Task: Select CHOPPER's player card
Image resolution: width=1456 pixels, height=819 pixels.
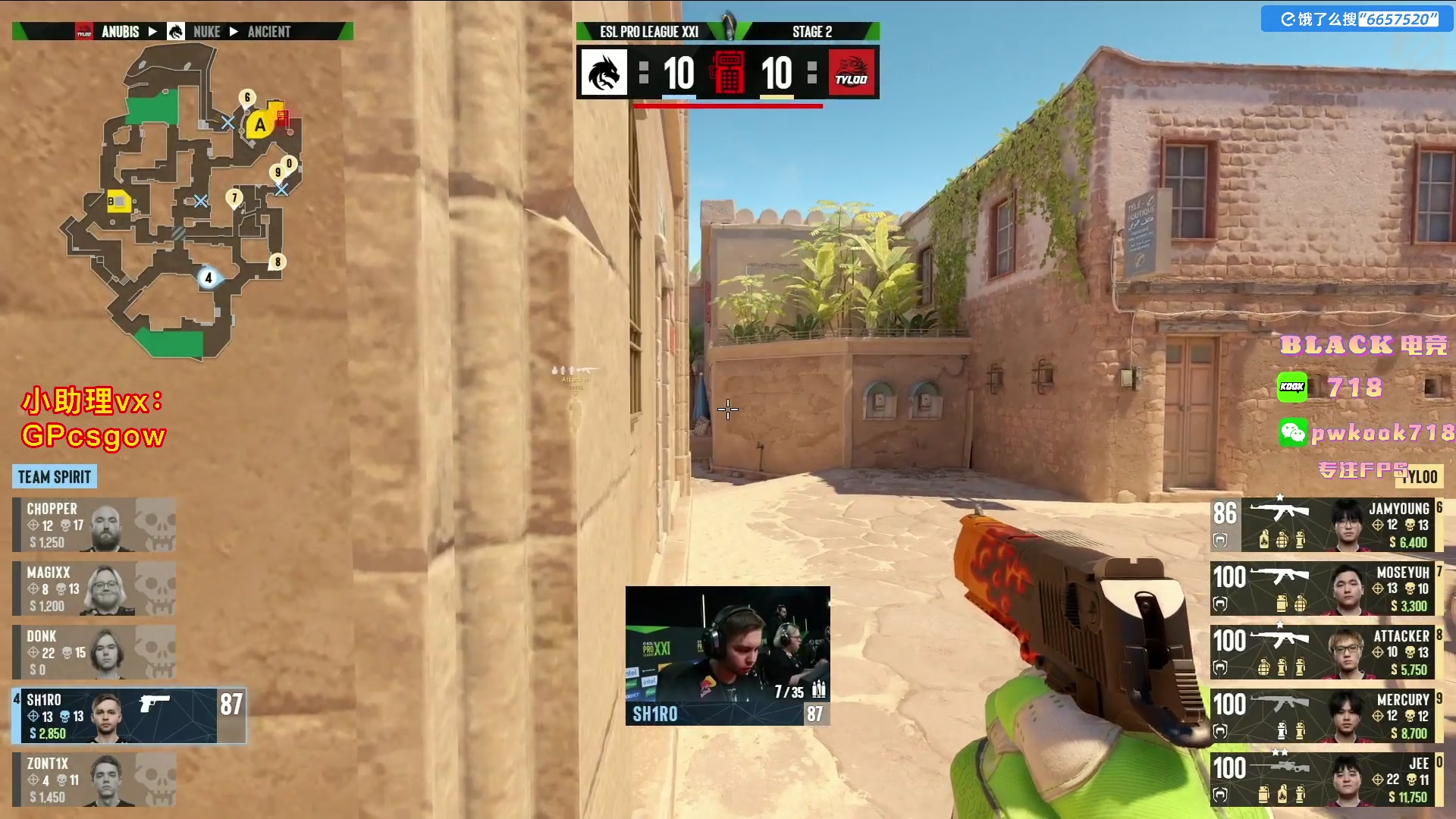Action: pyautogui.click(x=94, y=525)
